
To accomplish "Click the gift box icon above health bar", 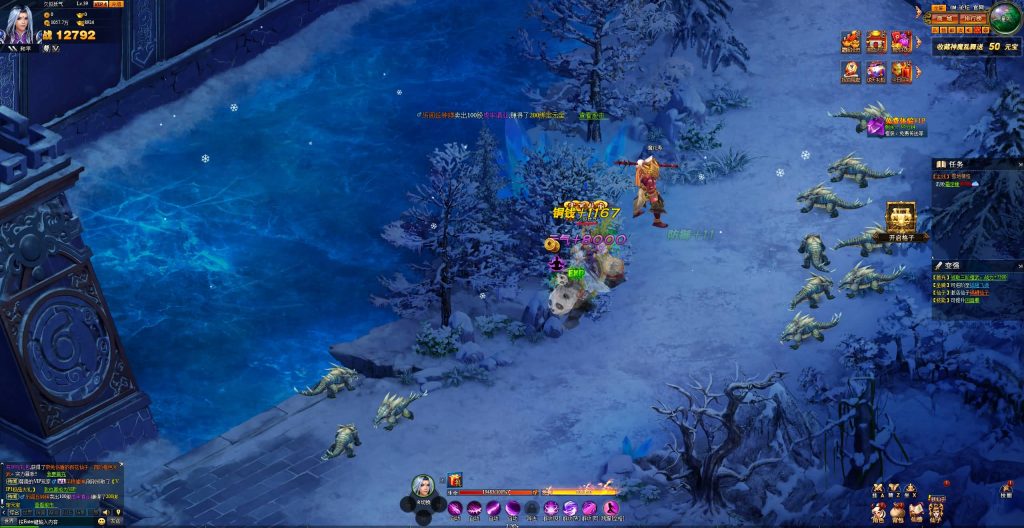I will [455, 480].
